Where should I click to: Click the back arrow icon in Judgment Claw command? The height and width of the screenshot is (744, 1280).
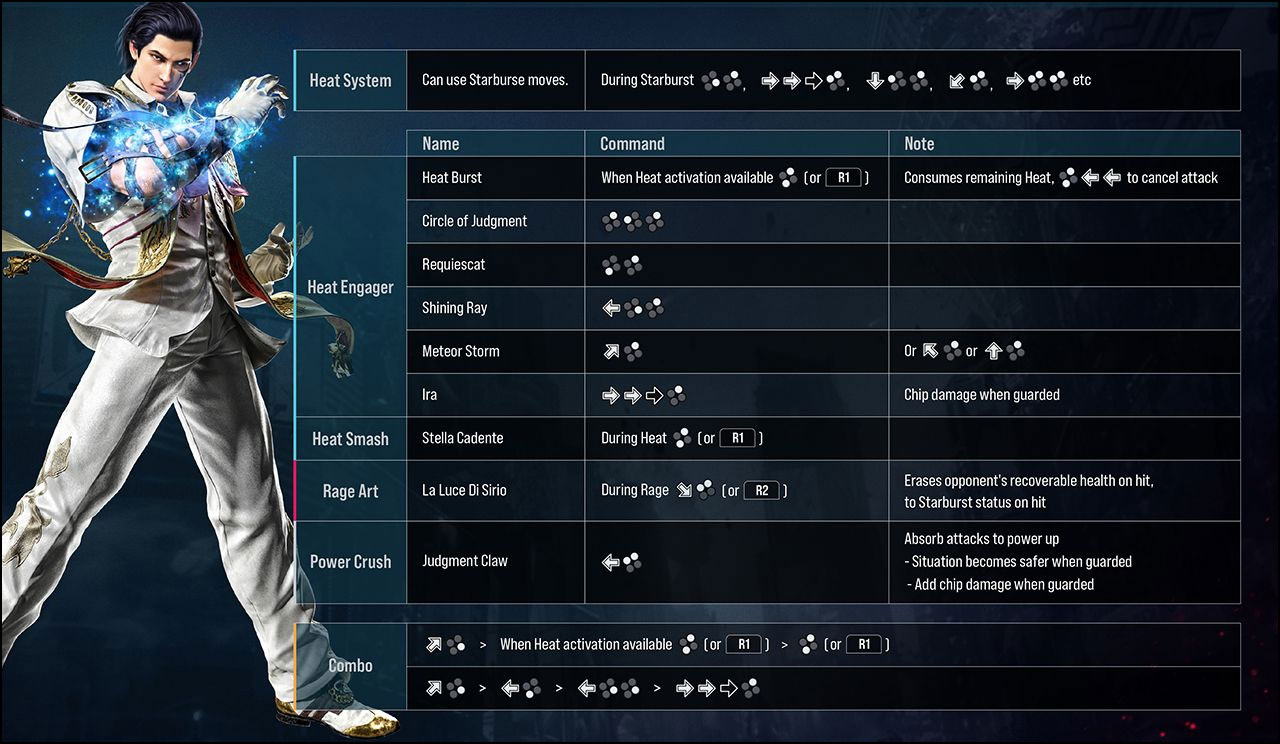[x=612, y=561]
